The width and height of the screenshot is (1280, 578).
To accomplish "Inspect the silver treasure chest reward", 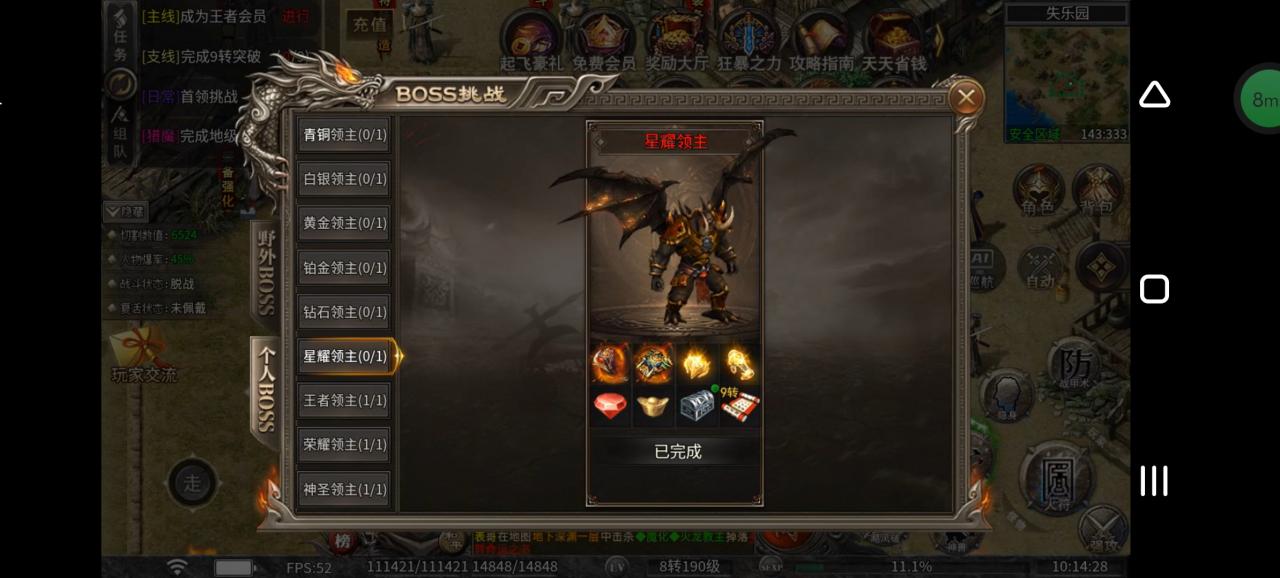I will (697, 406).
